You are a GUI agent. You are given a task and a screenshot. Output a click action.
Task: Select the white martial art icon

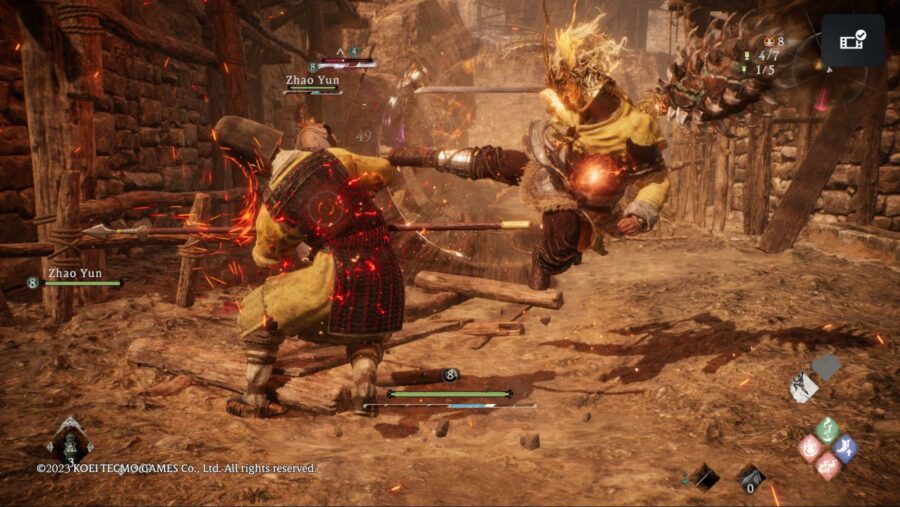[x=803, y=388]
